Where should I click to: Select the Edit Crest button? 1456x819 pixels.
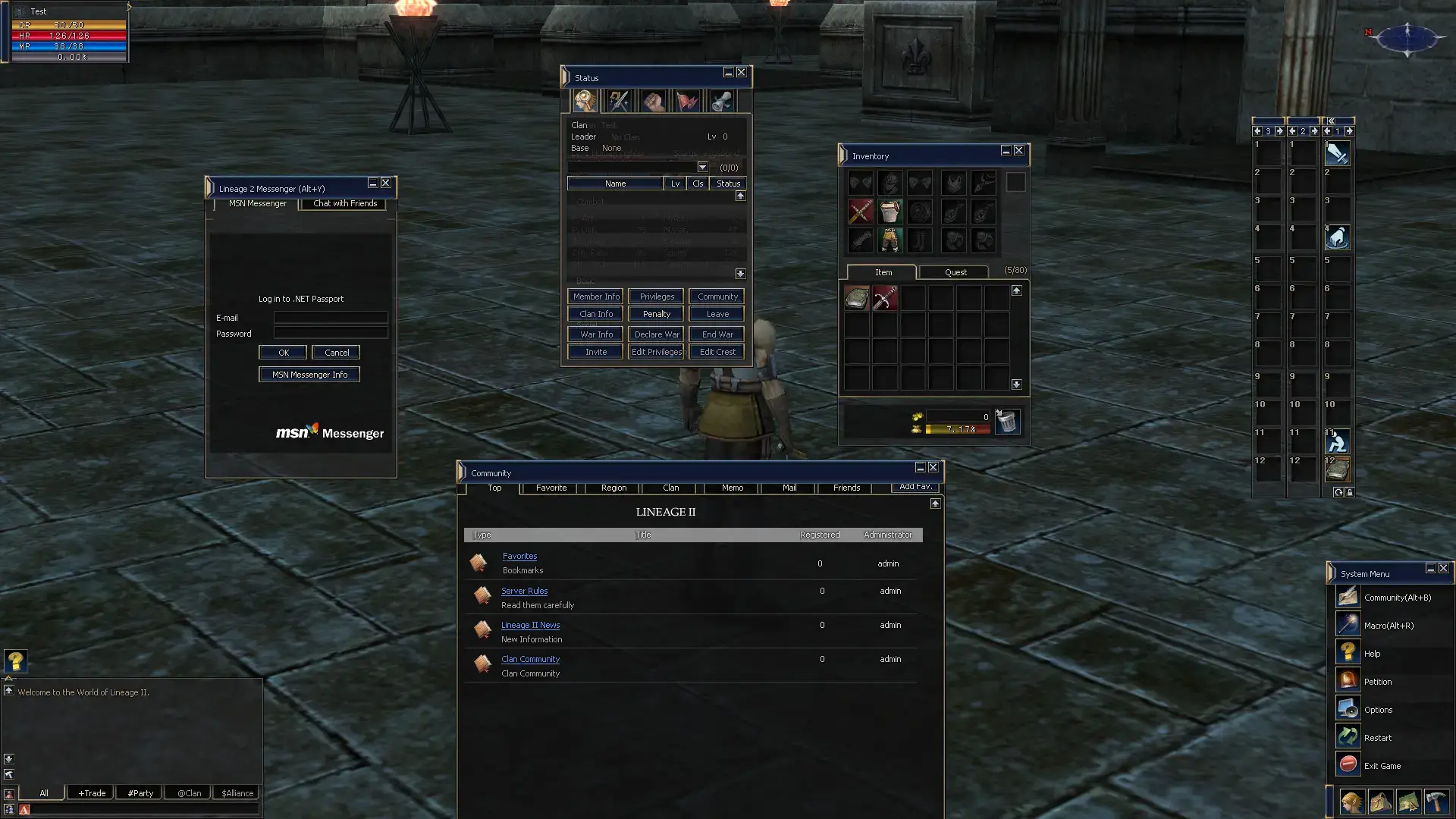[717, 352]
